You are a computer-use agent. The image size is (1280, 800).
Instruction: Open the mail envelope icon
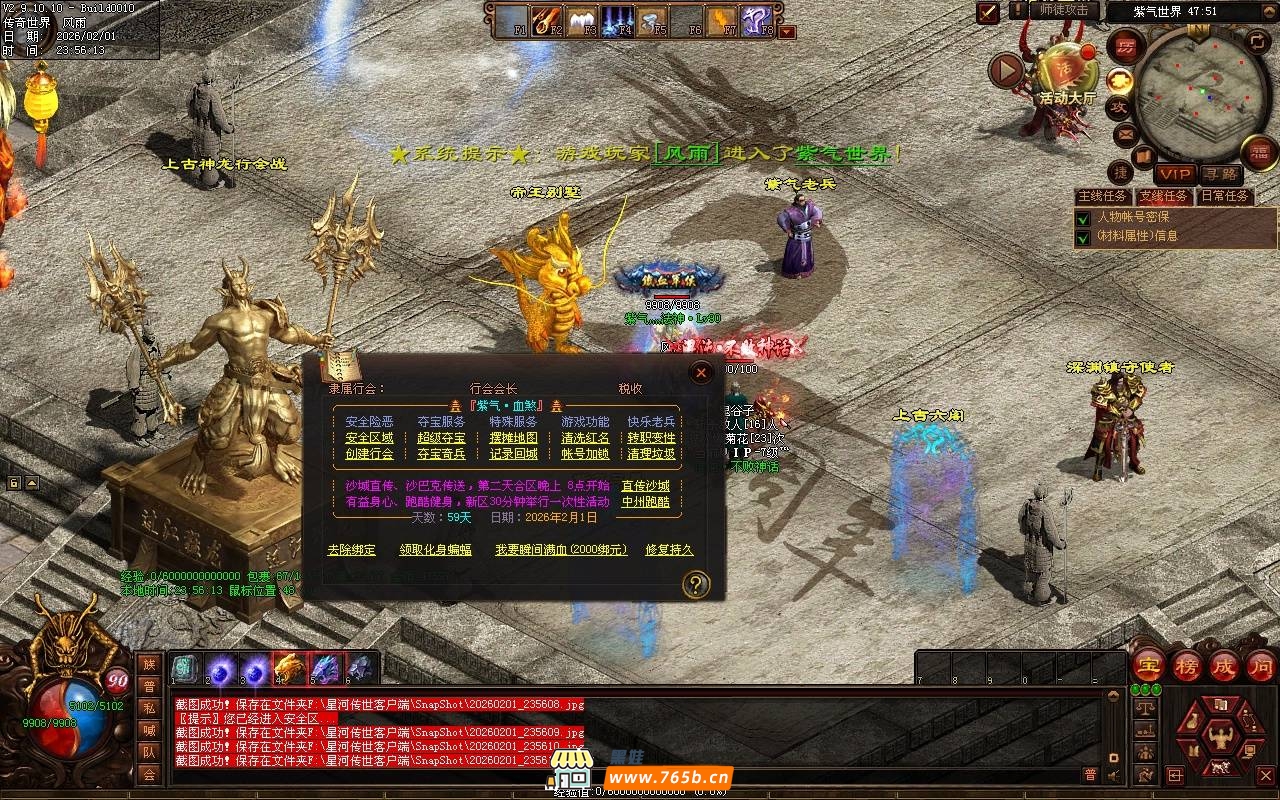[x=1125, y=134]
